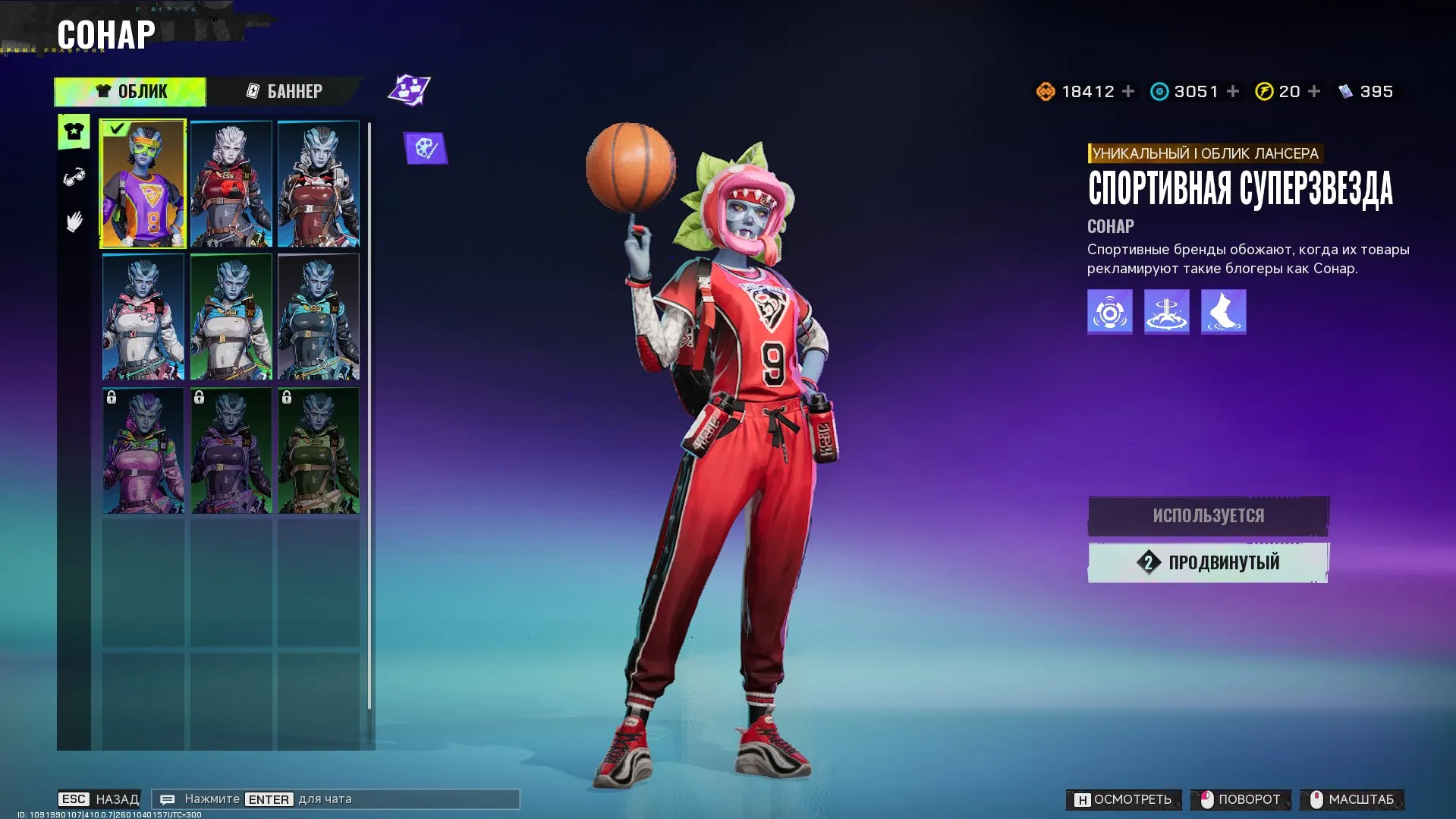The image size is (1456, 819).
Task: Click the ИСПОЛЬЗУЕТСЯ button
Action: [1208, 515]
